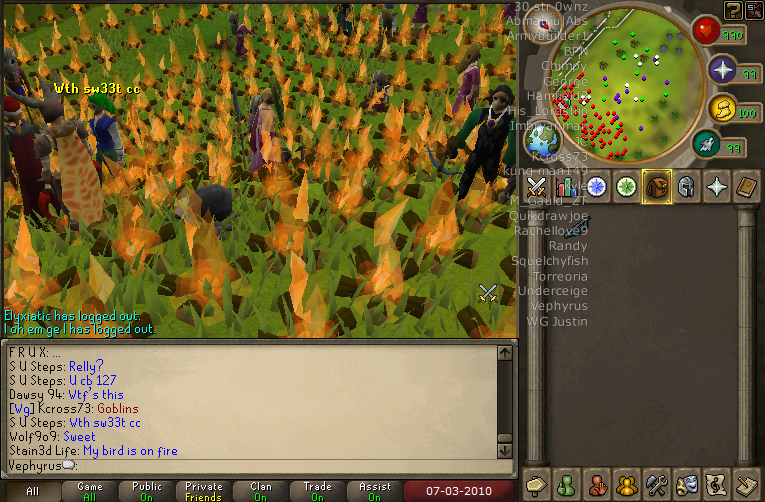The image size is (765, 502).
Task: Open the music player tab
Action: [717, 483]
